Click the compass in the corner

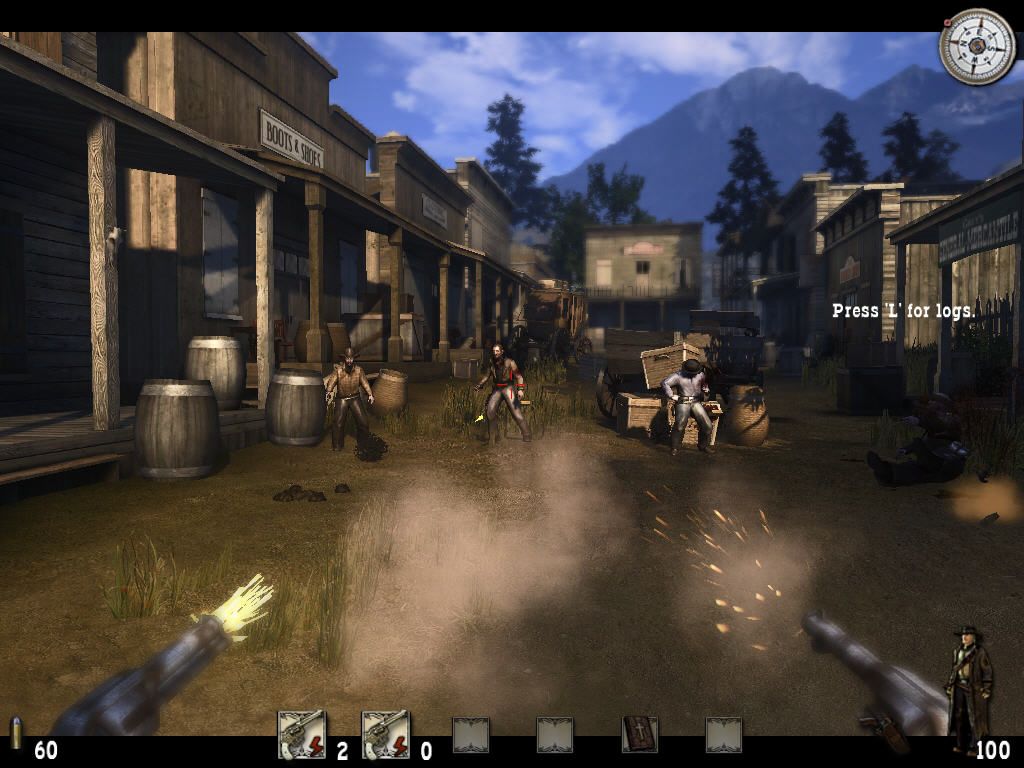976,46
